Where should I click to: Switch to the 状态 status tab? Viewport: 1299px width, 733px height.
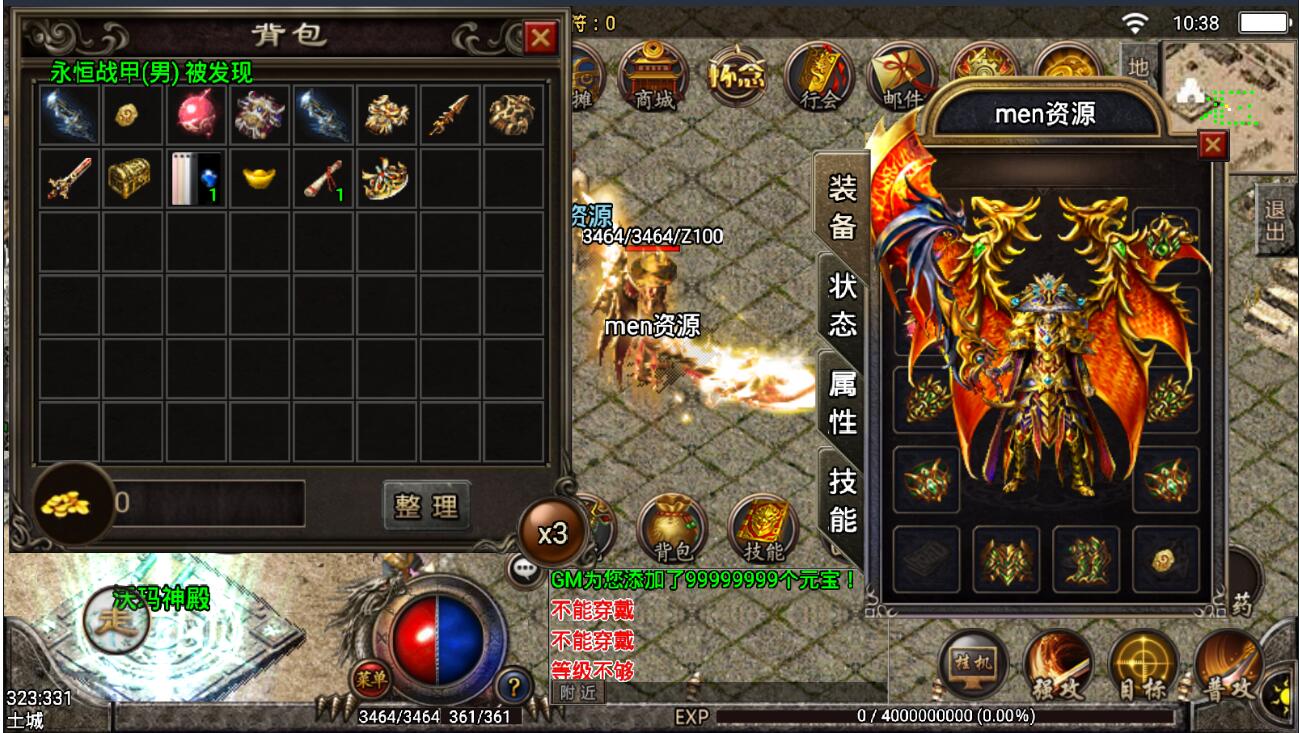click(842, 304)
